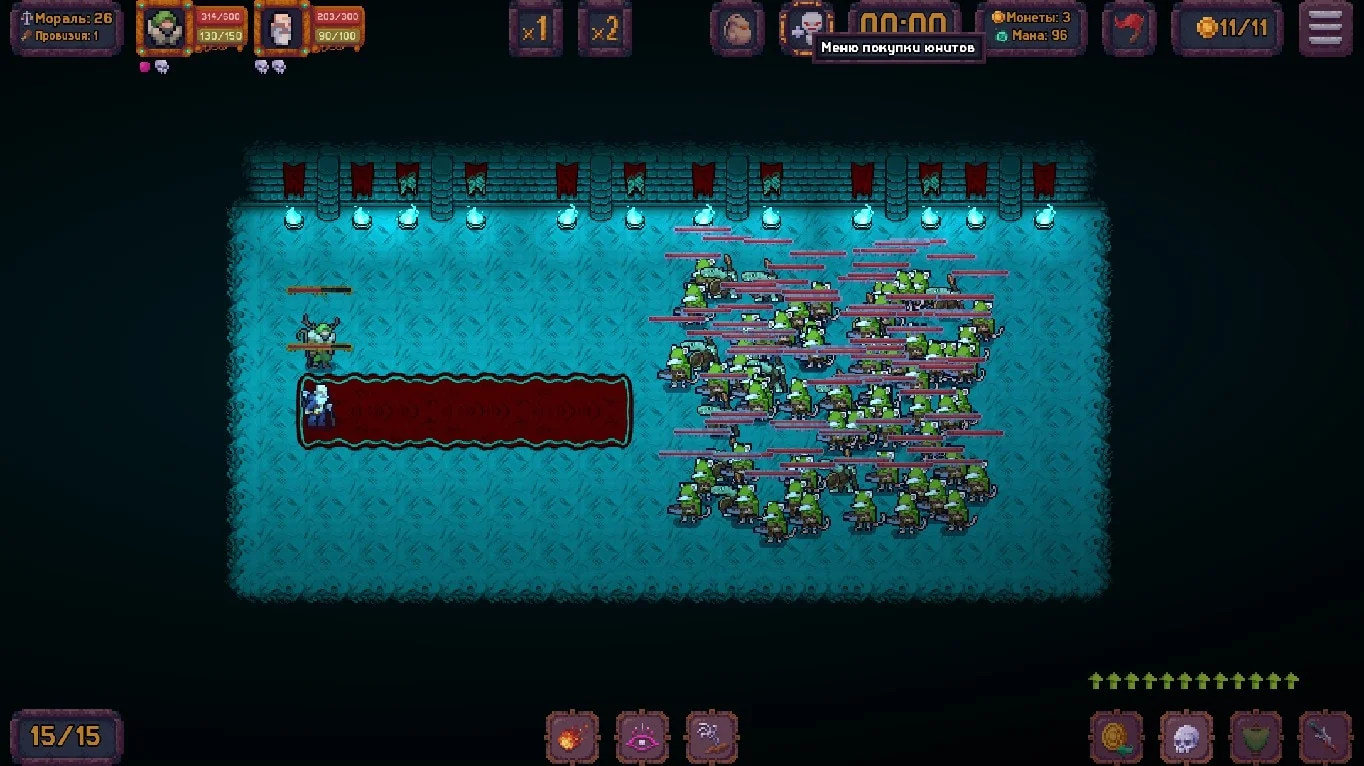Open the bag inventory icon
The height and width of the screenshot is (766, 1364).
[x=738, y=29]
